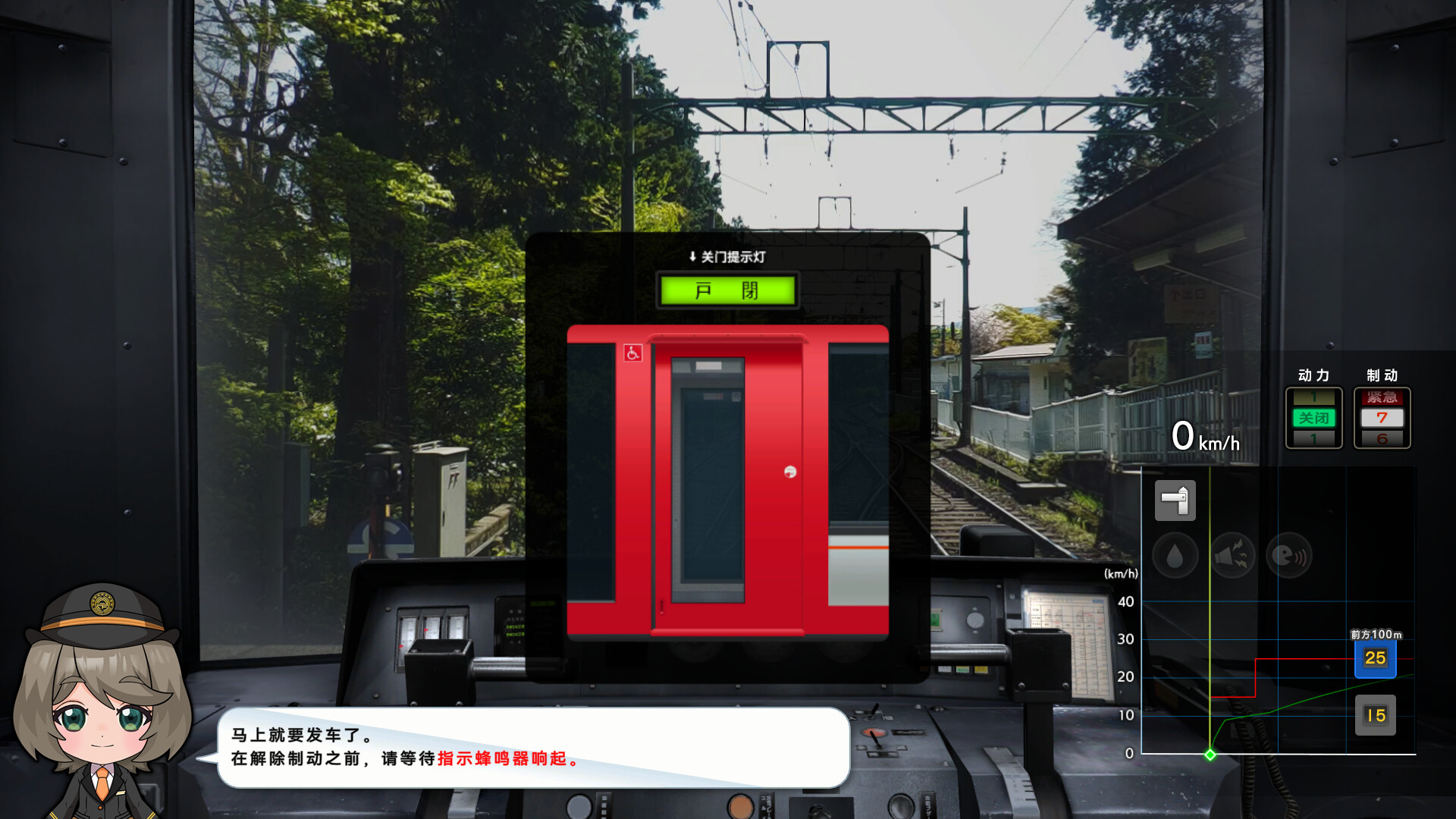Click the water drop wiper icon
Viewport: 1456px width, 819px height.
point(1175,554)
